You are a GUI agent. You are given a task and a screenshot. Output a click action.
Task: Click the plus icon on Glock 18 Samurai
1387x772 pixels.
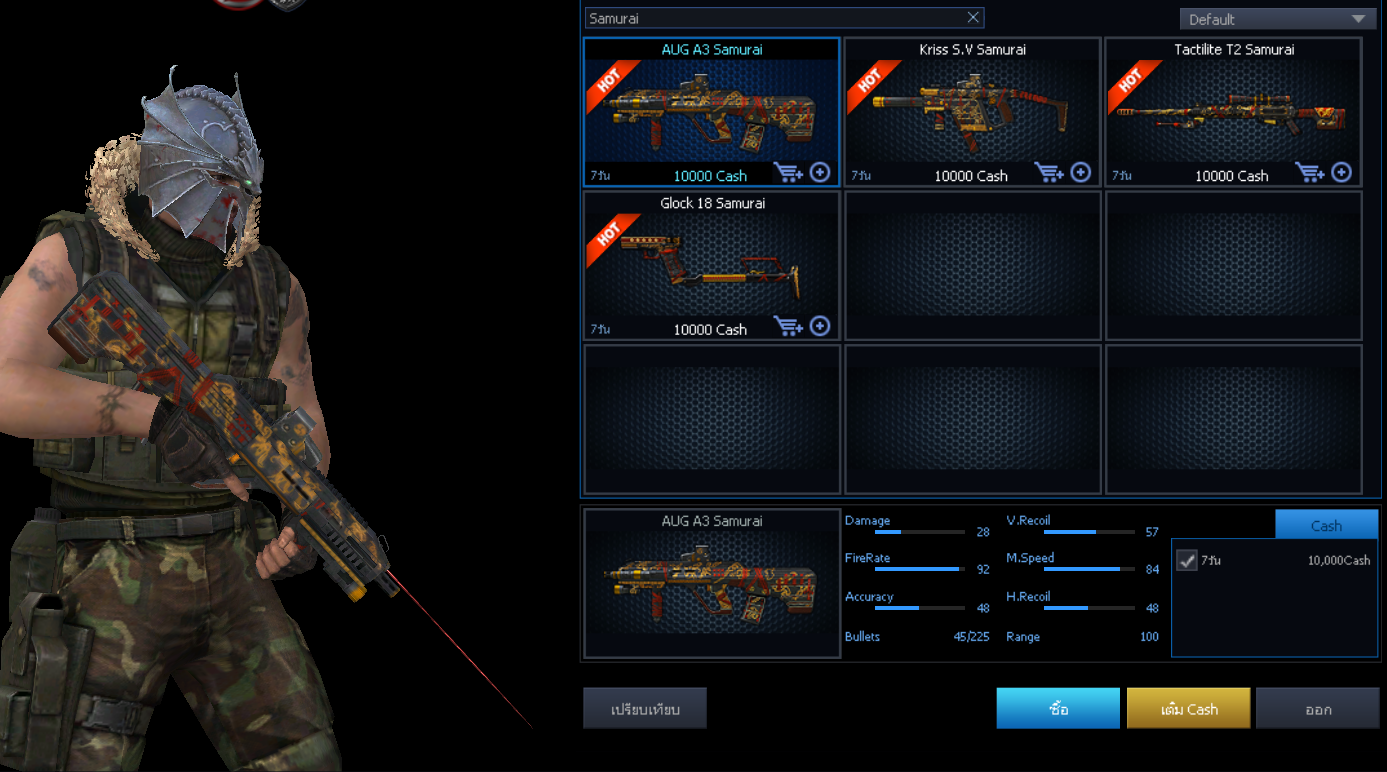point(820,326)
